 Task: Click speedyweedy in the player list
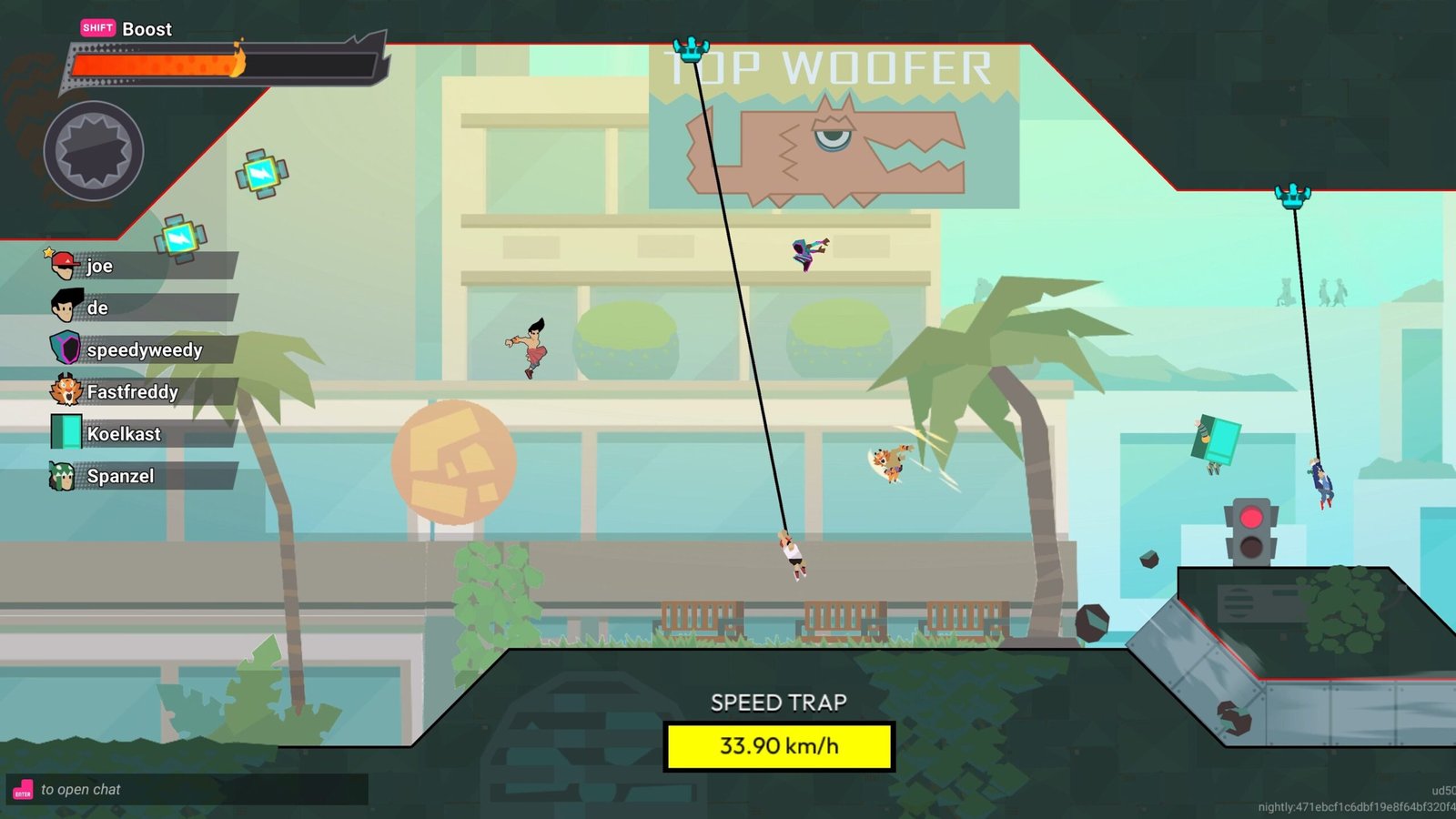click(x=143, y=349)
